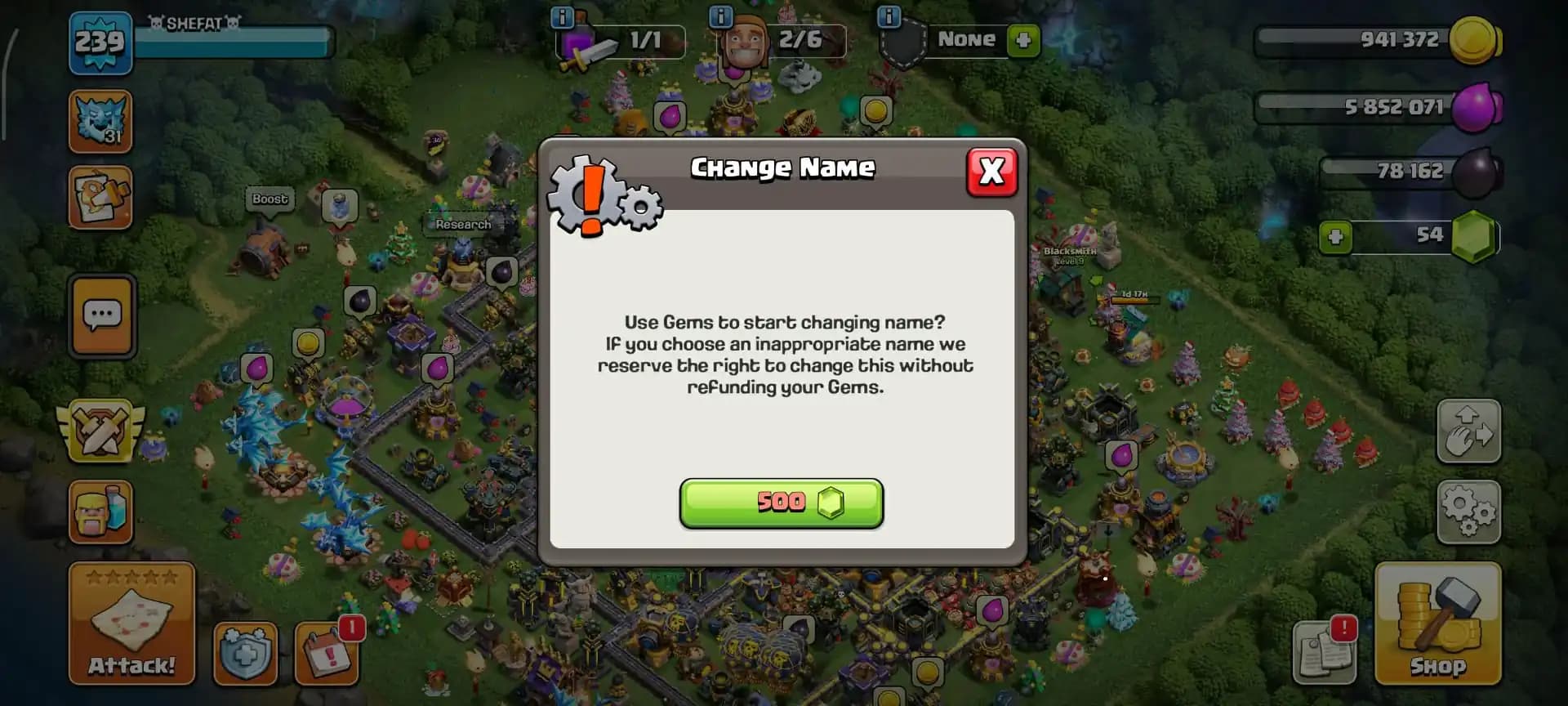Add shield via the green plus toggle

click(x=1023, y=40)
